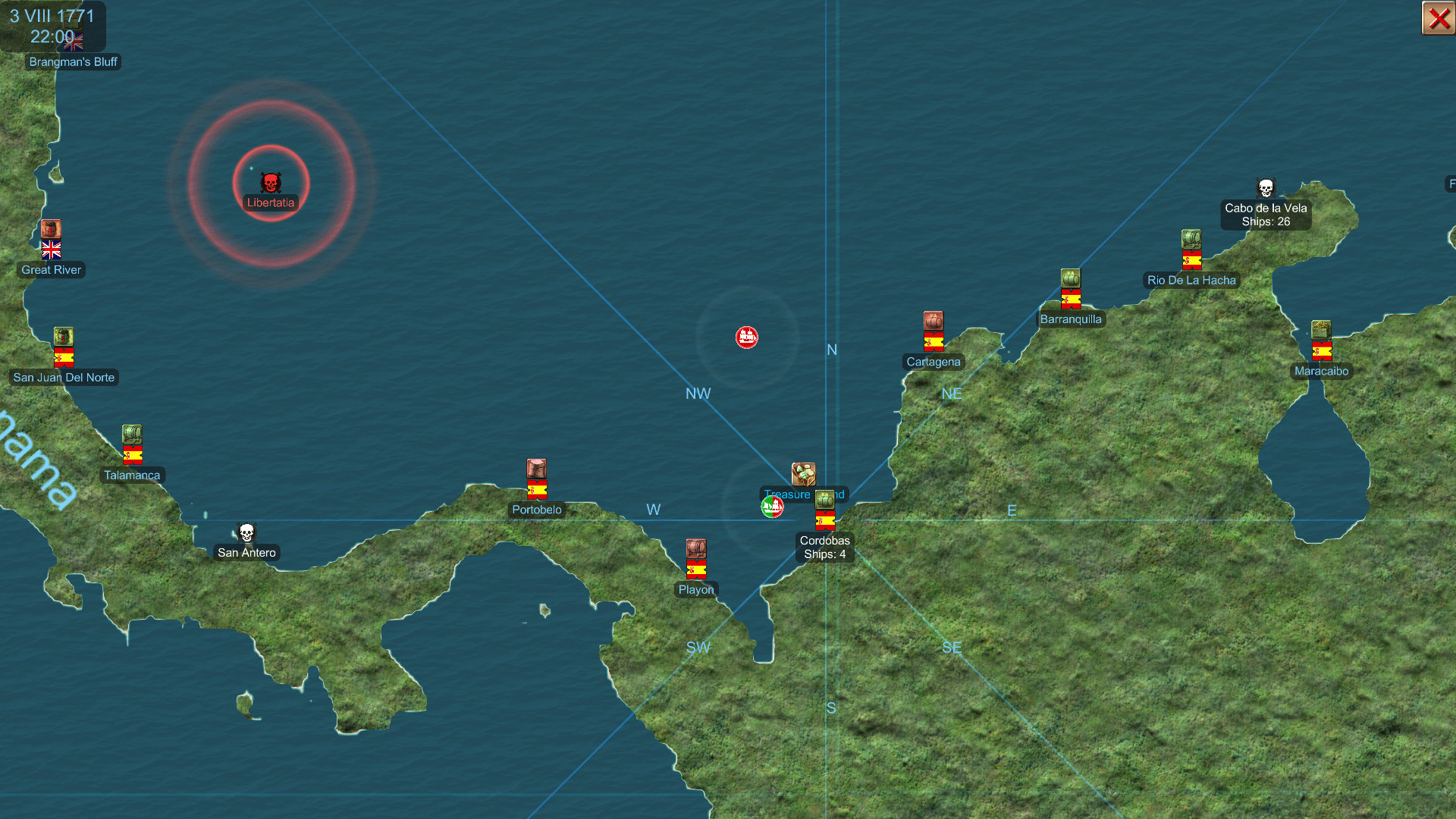Image resolution: width=1456 pixels, height=819 pixels.
Task: Click the Union Jack beside the 22:00 clock
Action: click(x=74, y=43)
